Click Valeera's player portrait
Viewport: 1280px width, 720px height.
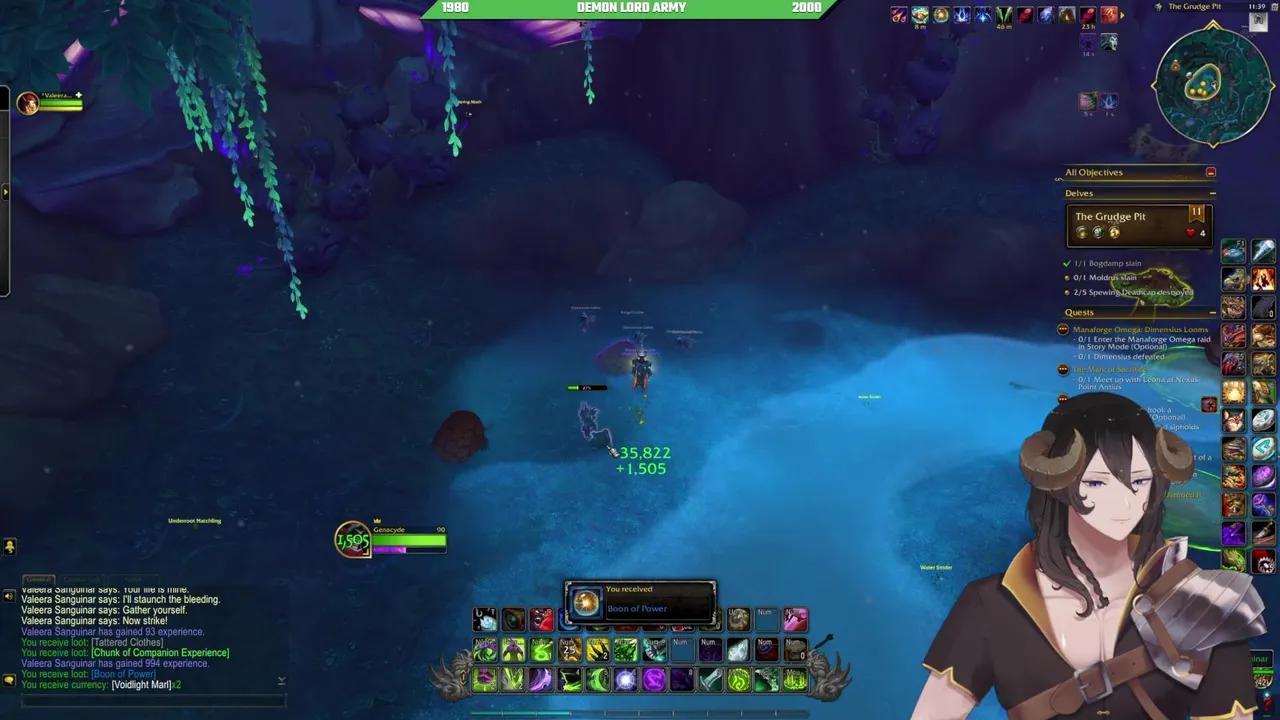[x=28, y=101]
